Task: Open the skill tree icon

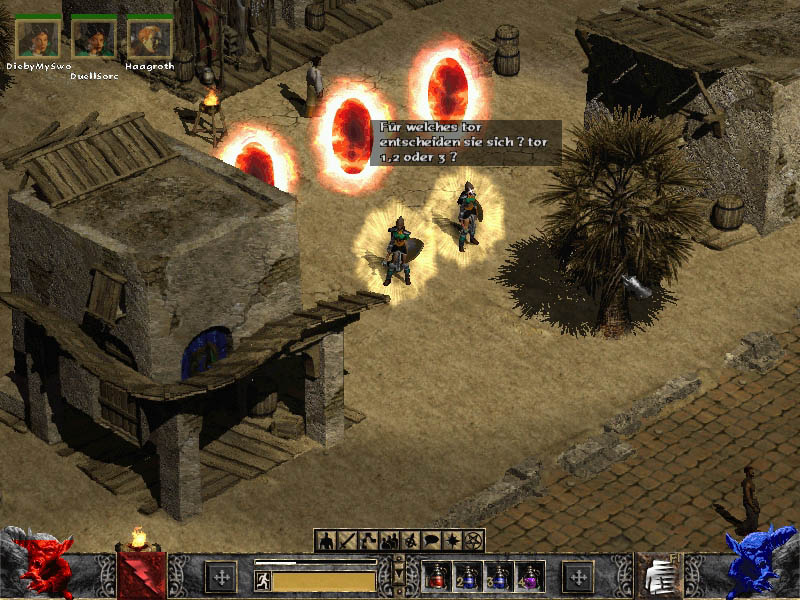Action: coord(367,541)
